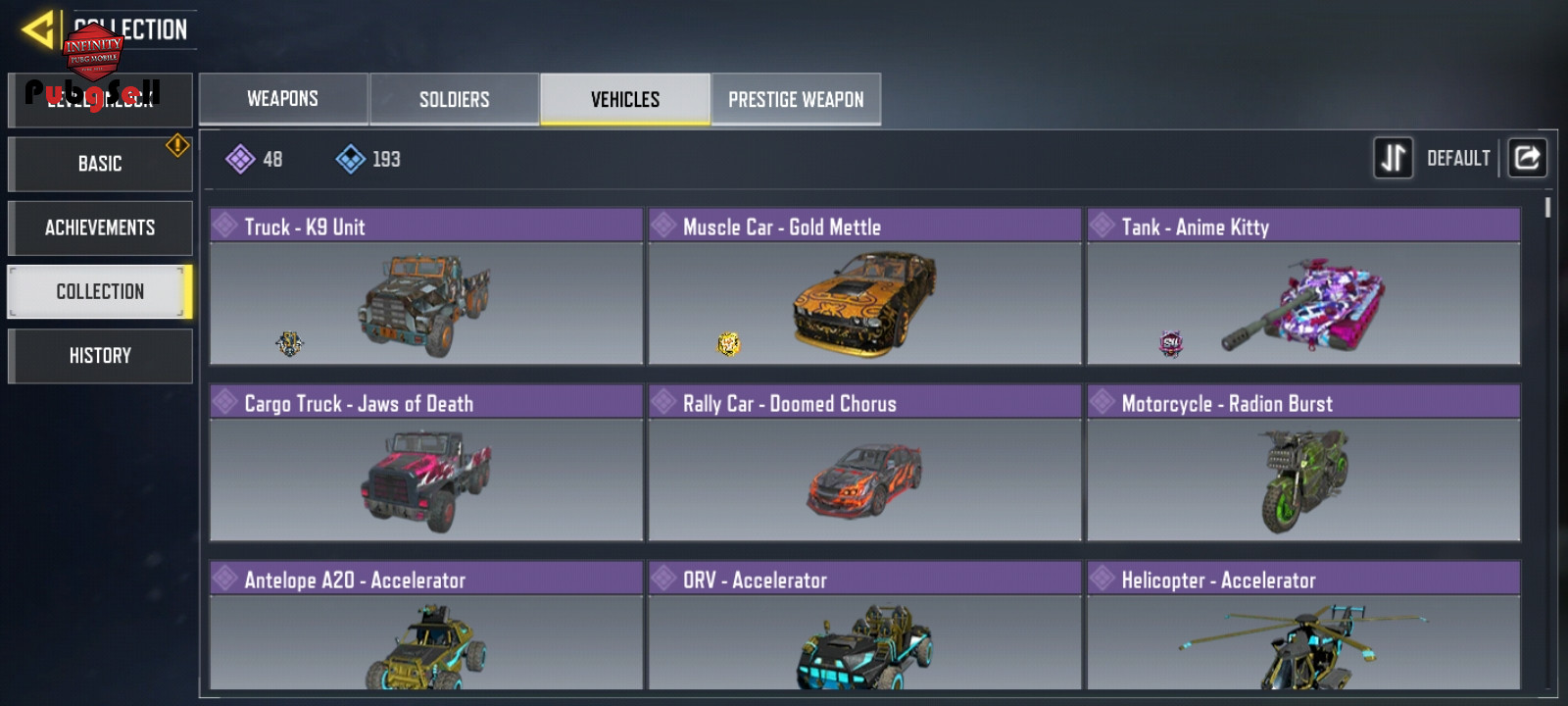Select Rally Car - Doomed Chorus

864,463
